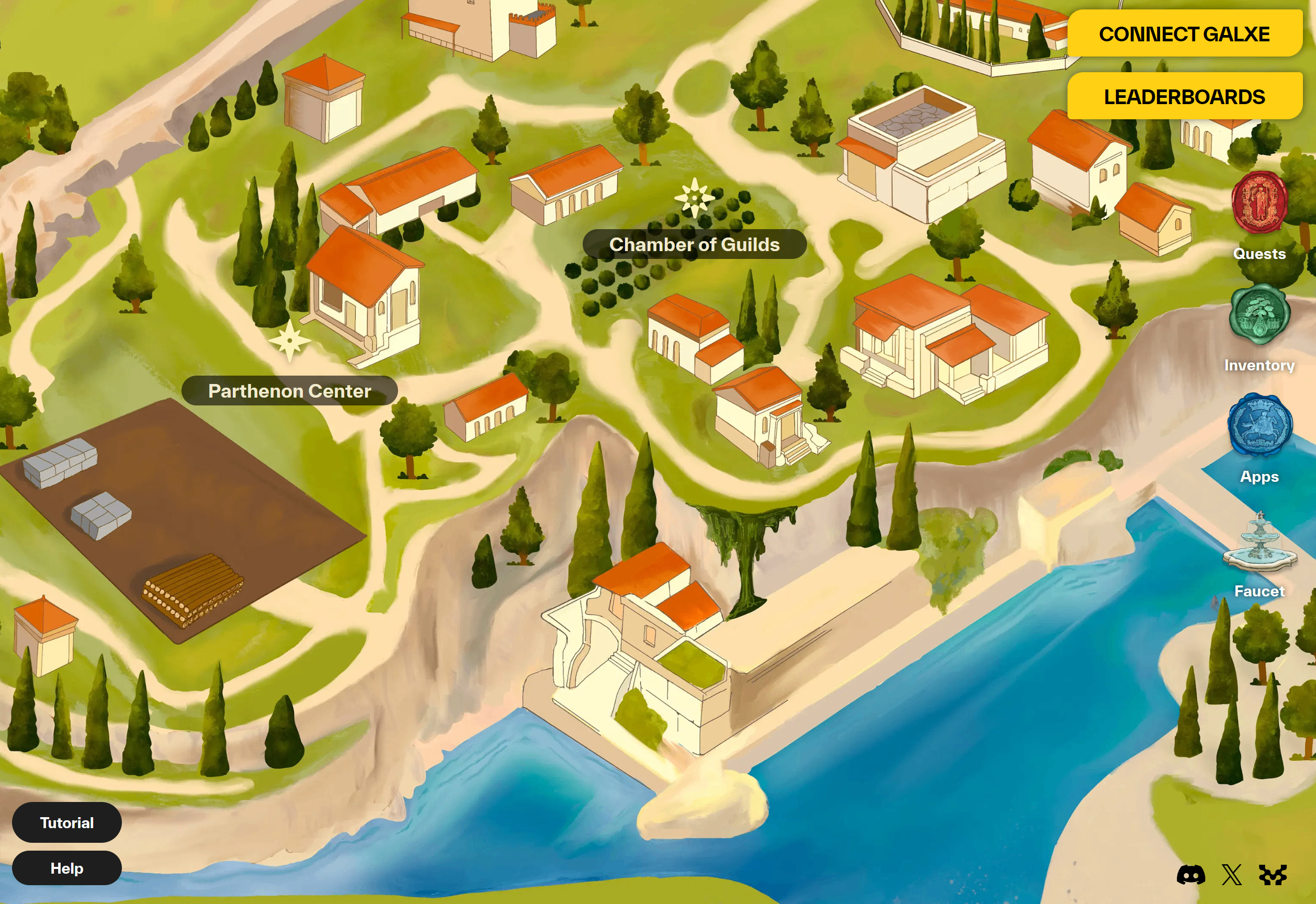Open the Inventory green seal icon

point(1260,315)
